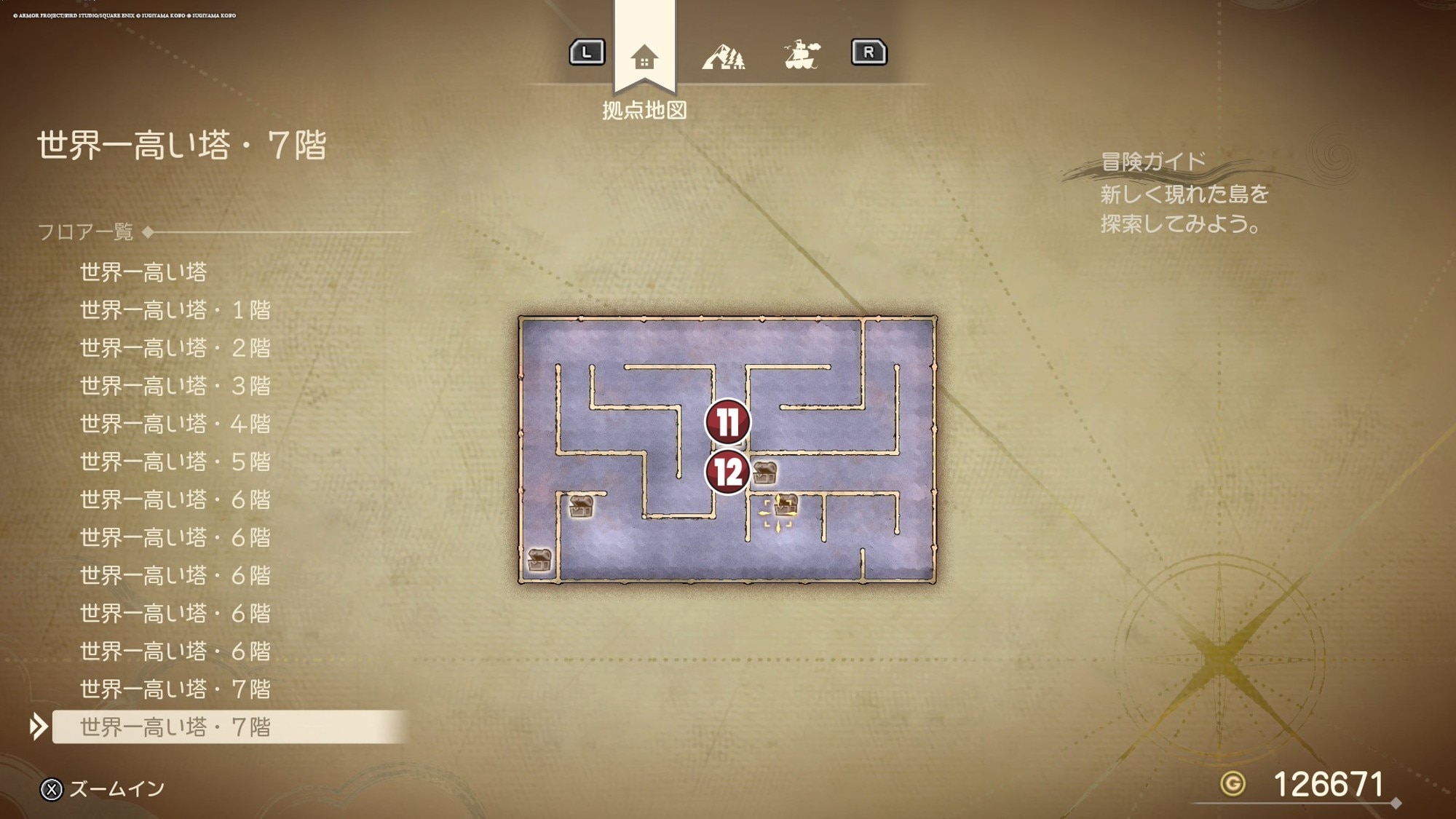Click the treasure chest with the yellow cursor

point(784,505)
